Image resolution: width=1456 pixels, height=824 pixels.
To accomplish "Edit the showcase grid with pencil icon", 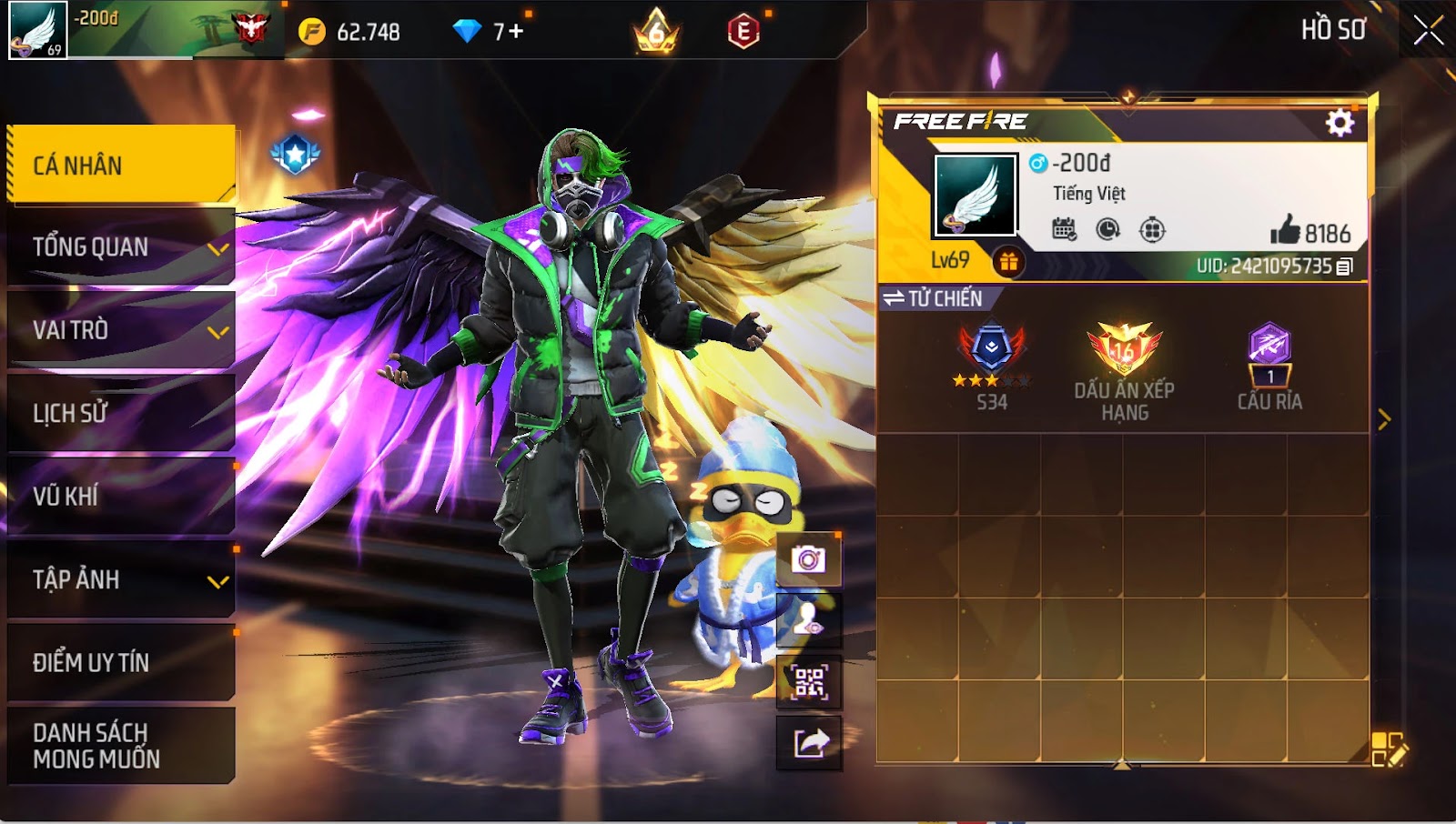I will tap(1389, 749).
